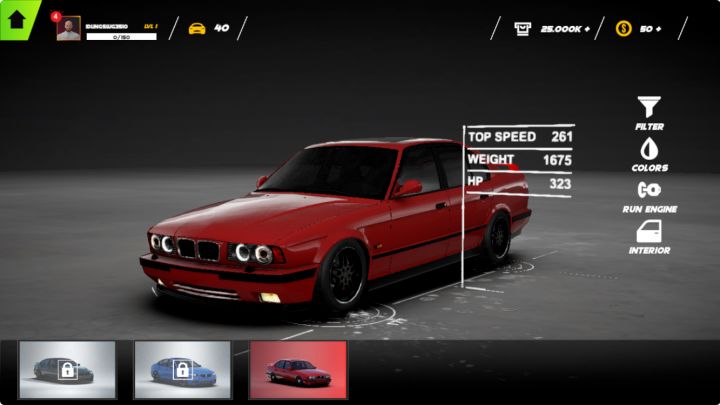Go back with the green home button
Image resolution: width=720 pixels, height=405 pixels.
click(16, 19)
